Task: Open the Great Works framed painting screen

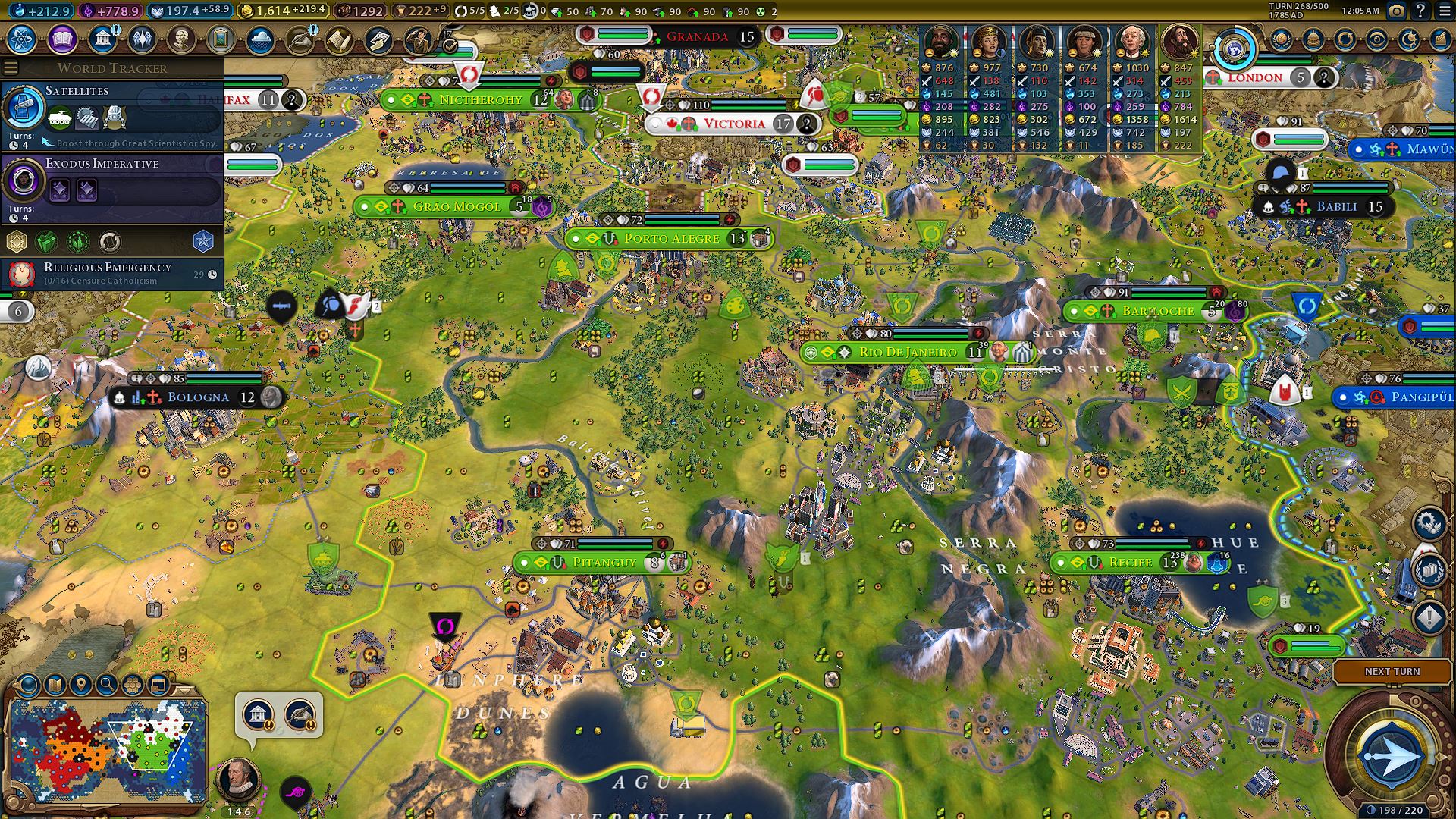Action: pyautogui.click(x=221, y=39)
